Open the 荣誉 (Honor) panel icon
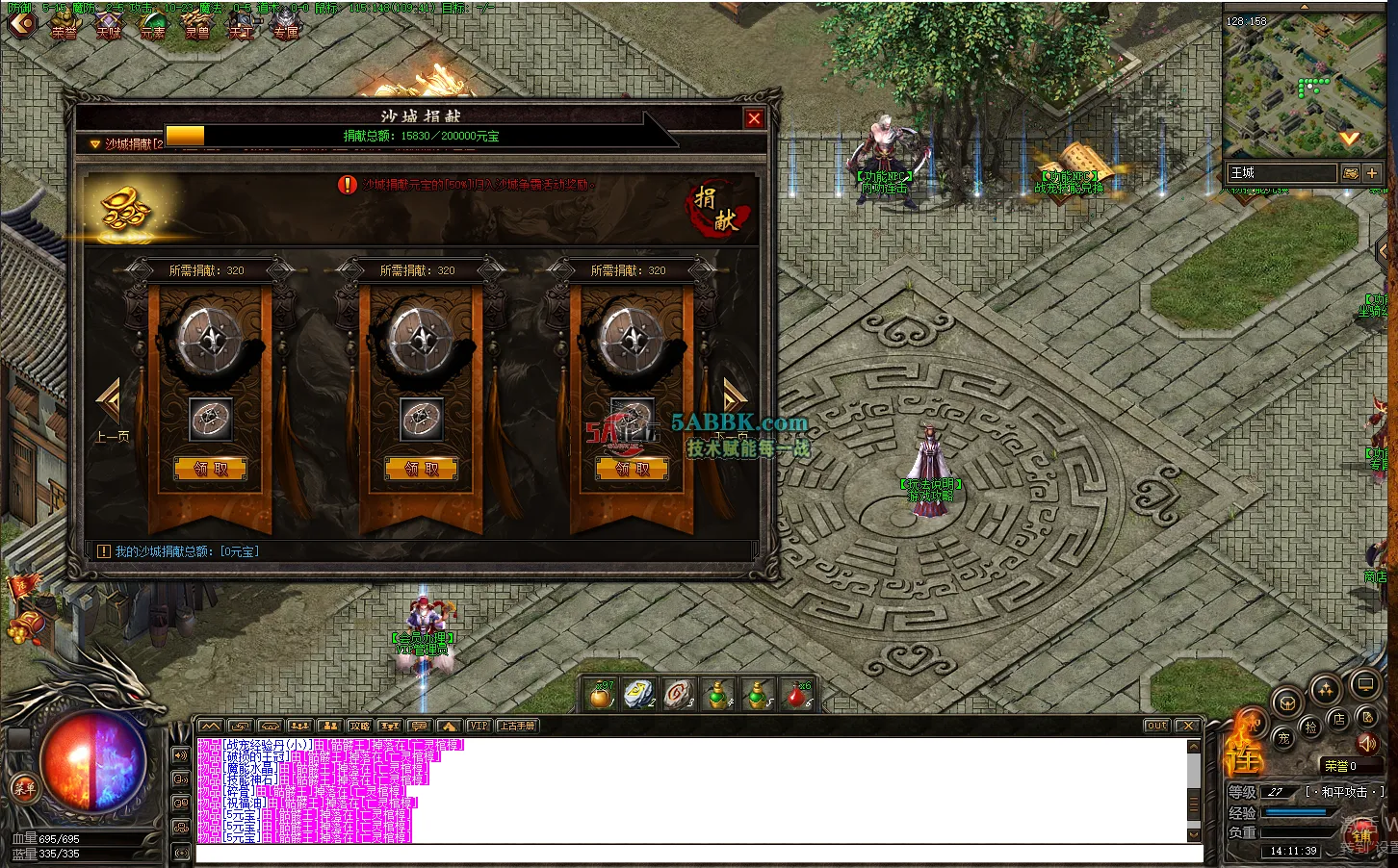The image size is (1398, 868). pyautogui.click(x=63, y=24)
